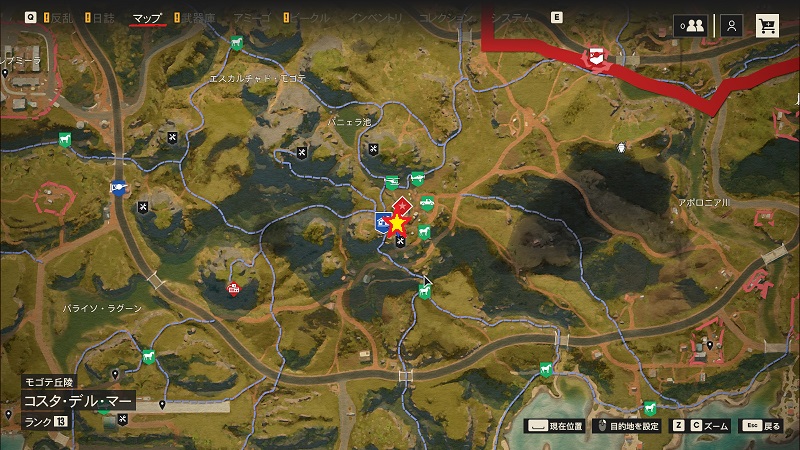800x450 pixels.
Task: Pick the workbench marker right of バニェラ池
Action: click(x=375, y=150)
